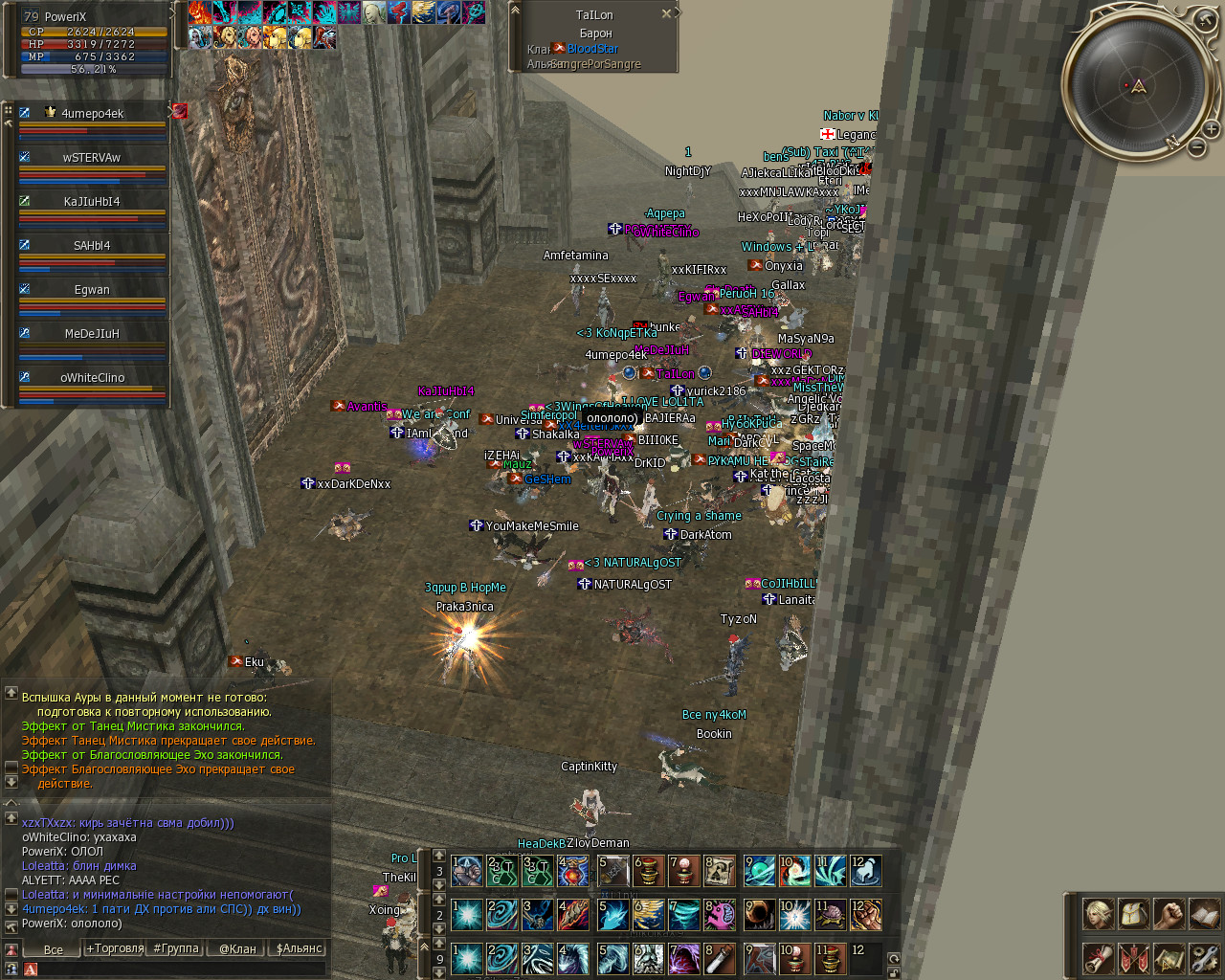
Task: Show the @Клан chat tab
Action: [x=237, y=948]
